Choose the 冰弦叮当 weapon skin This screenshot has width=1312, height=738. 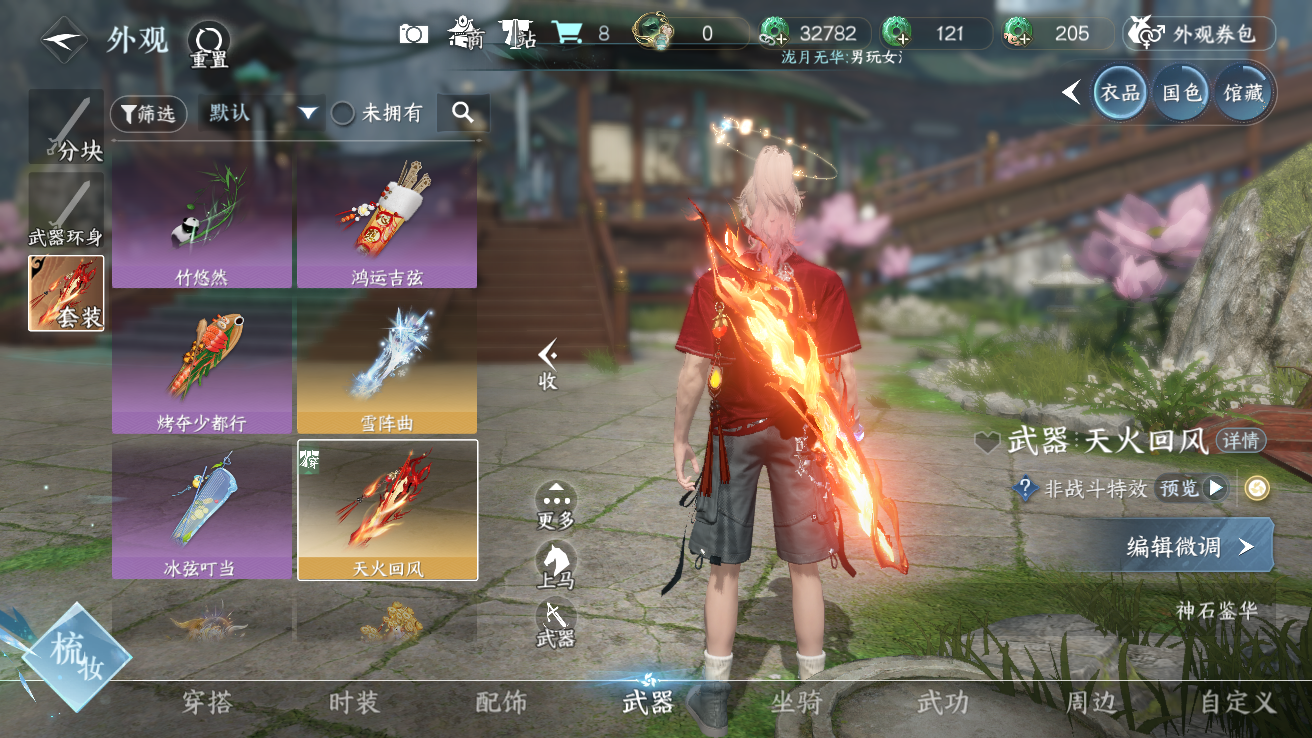(x=202, y=511)
